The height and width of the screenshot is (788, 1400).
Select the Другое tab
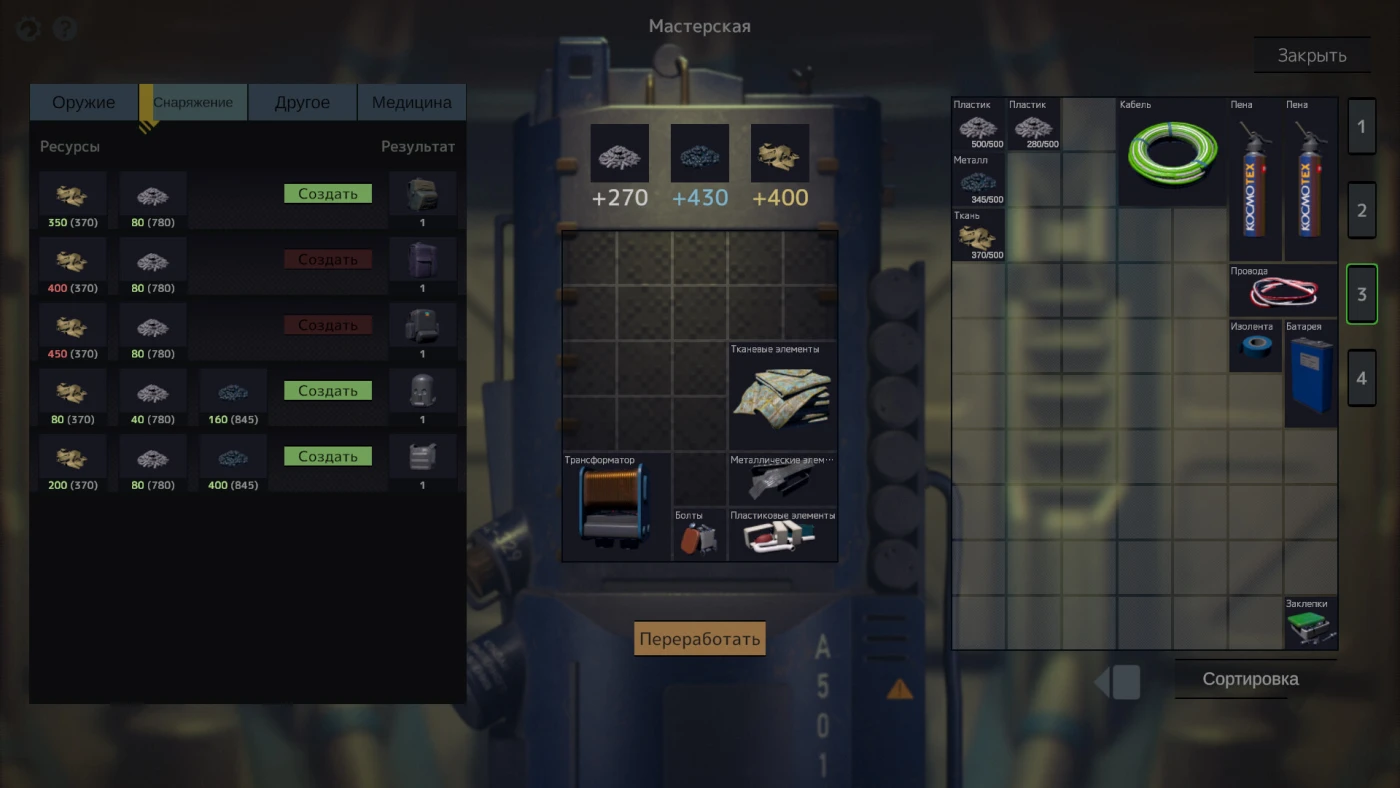[302, 102]
